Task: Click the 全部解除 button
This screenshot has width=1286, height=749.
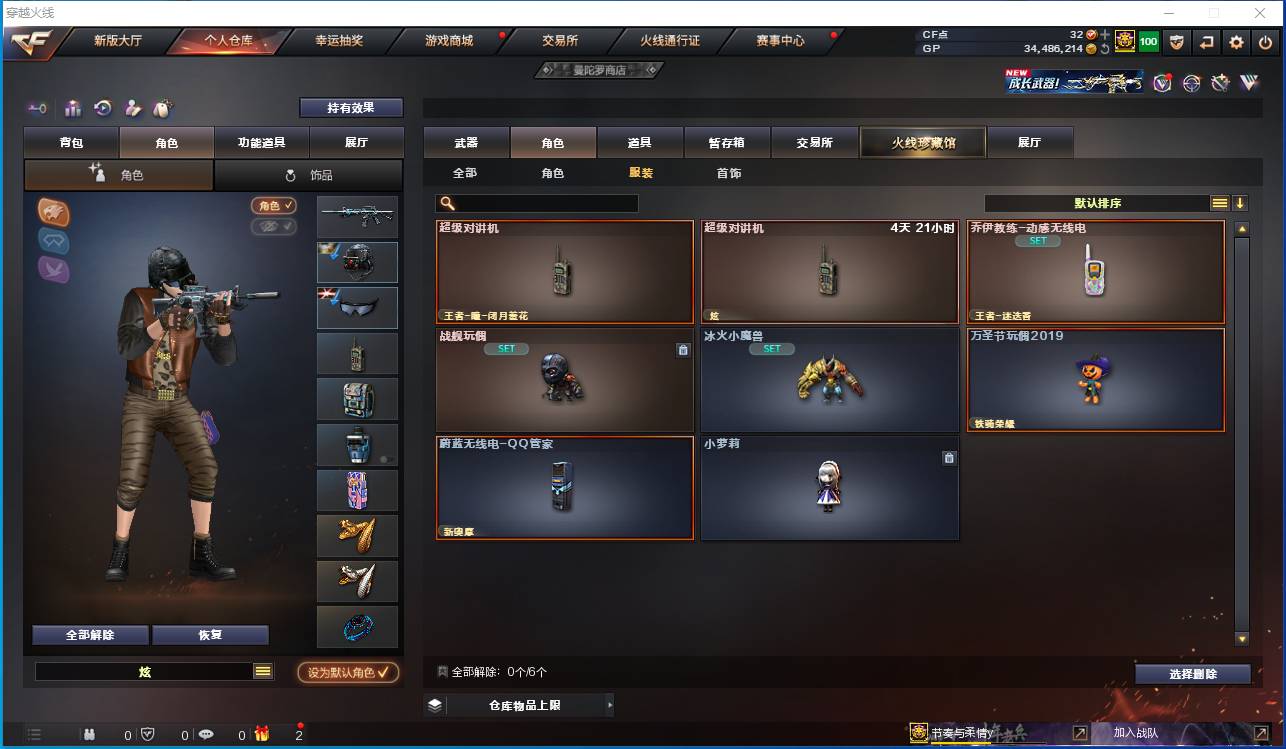Action: (88, 634)
